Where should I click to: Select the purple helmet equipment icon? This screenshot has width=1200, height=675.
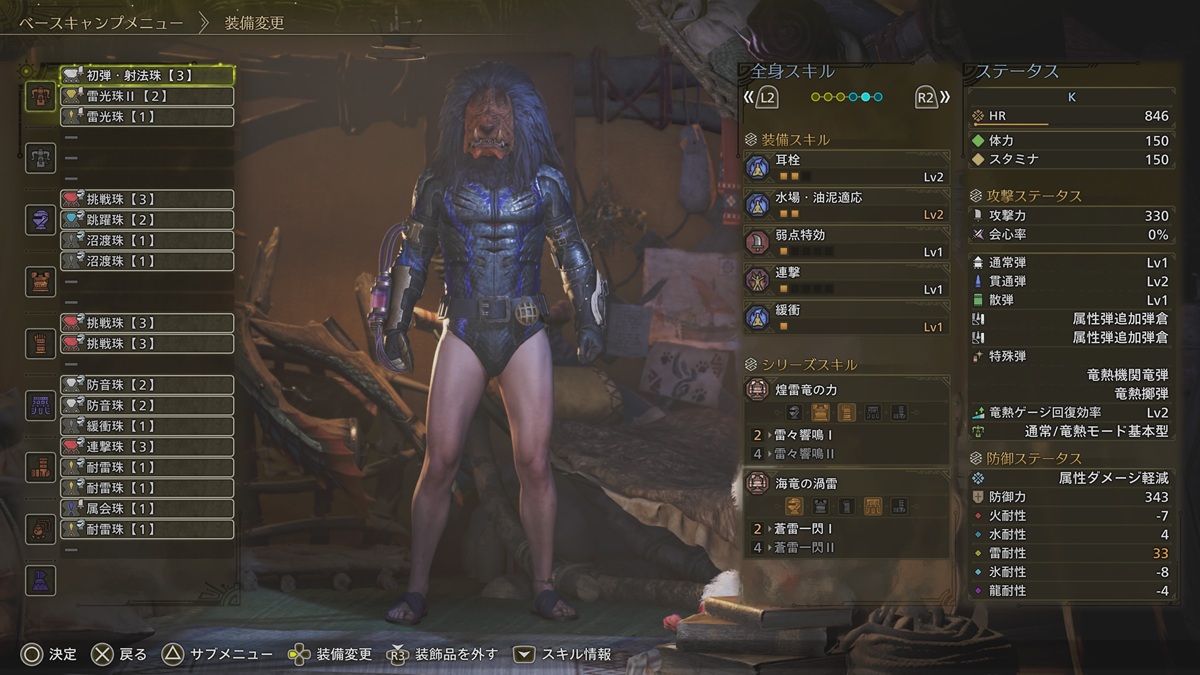(41, 220)
